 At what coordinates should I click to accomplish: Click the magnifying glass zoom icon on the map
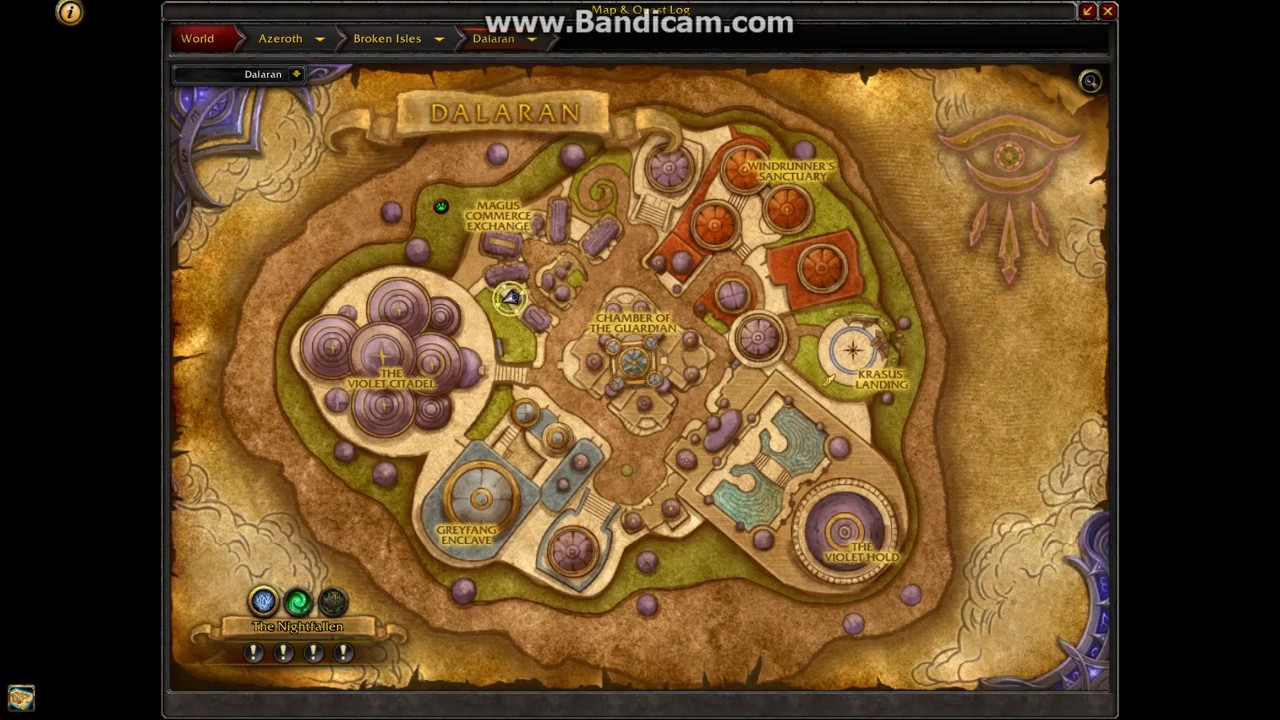coord(1090,81)
